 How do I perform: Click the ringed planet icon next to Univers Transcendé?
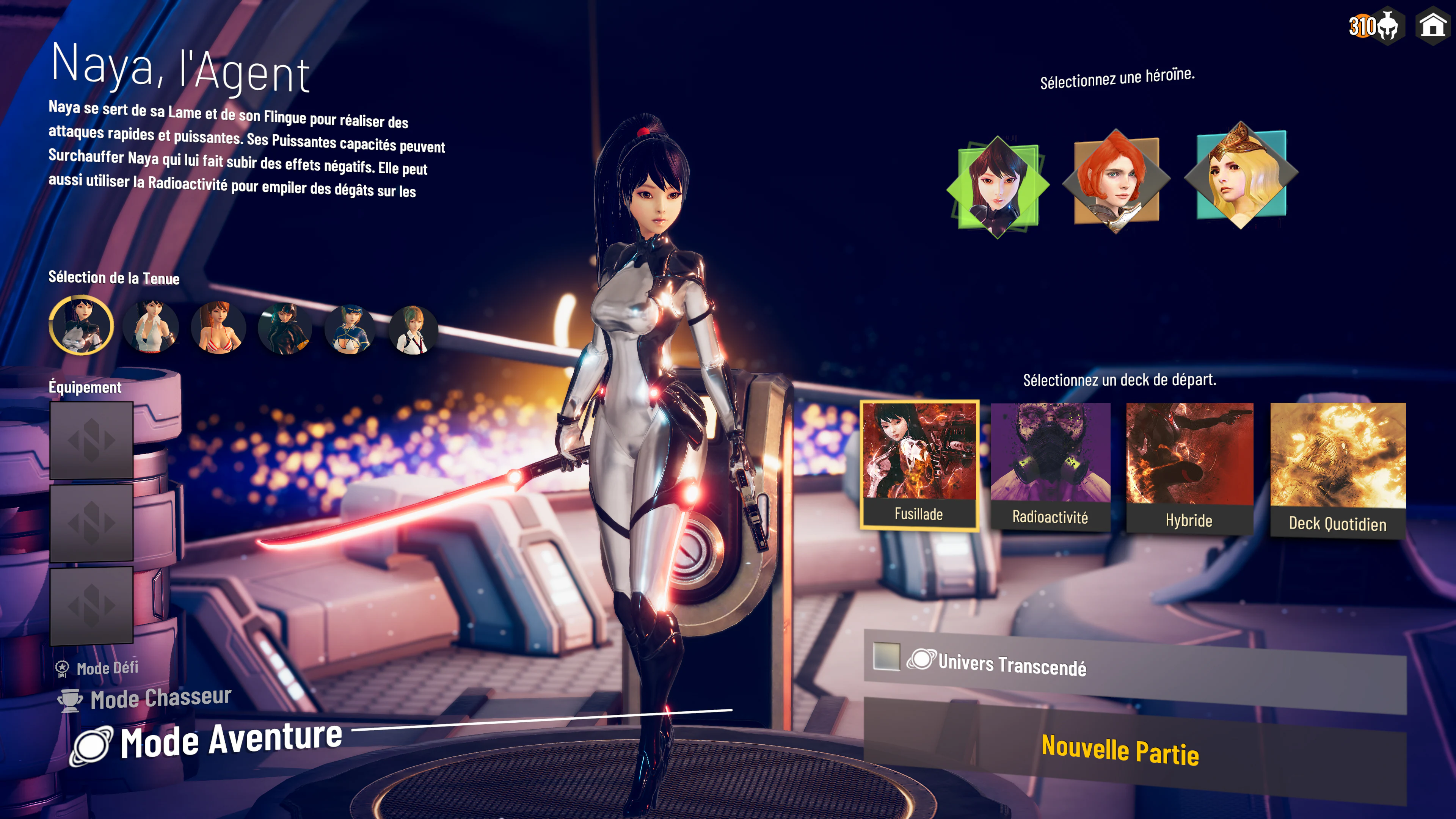(921, 659)
